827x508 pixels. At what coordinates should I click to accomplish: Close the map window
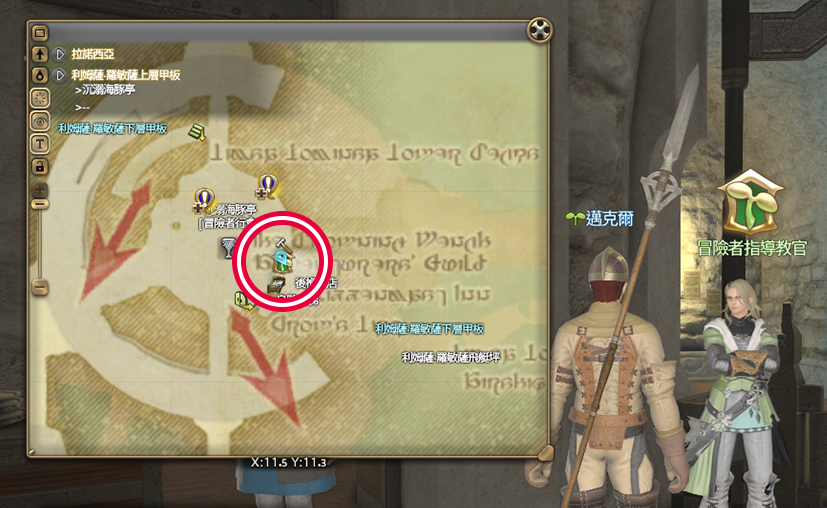click(x=540, y=31)
